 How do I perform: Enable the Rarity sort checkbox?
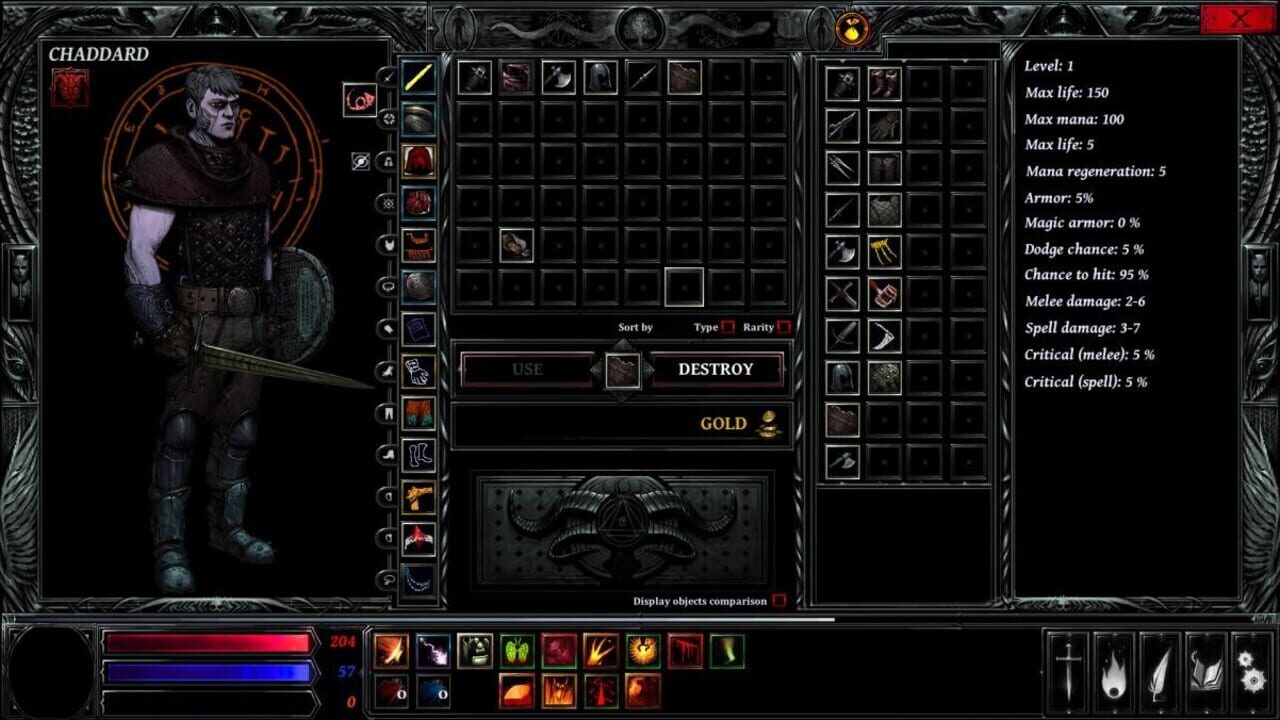coord(783,326)
